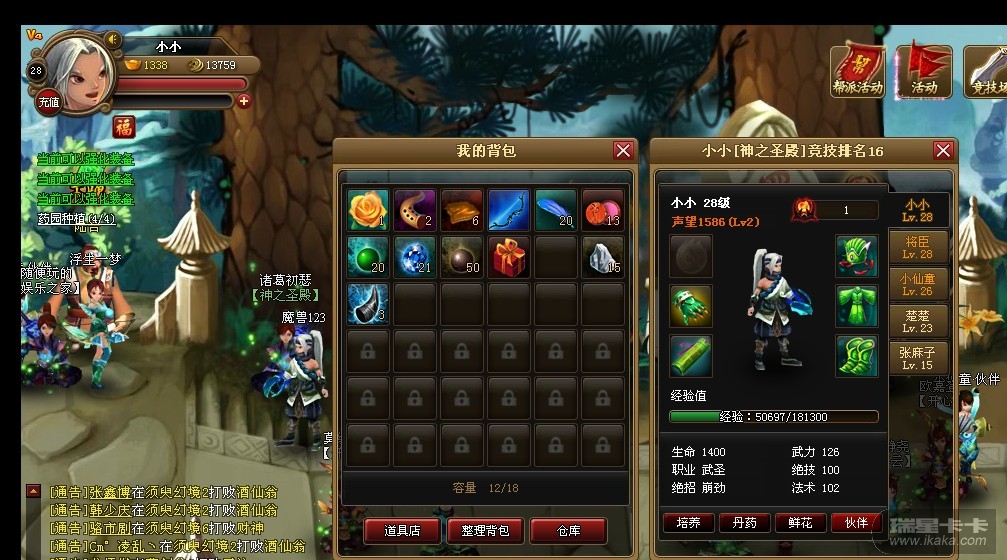Image resolution: width=1007 pixels, height=560 pixels.
Task: Select the red gift box item
Action: [509, 257]
